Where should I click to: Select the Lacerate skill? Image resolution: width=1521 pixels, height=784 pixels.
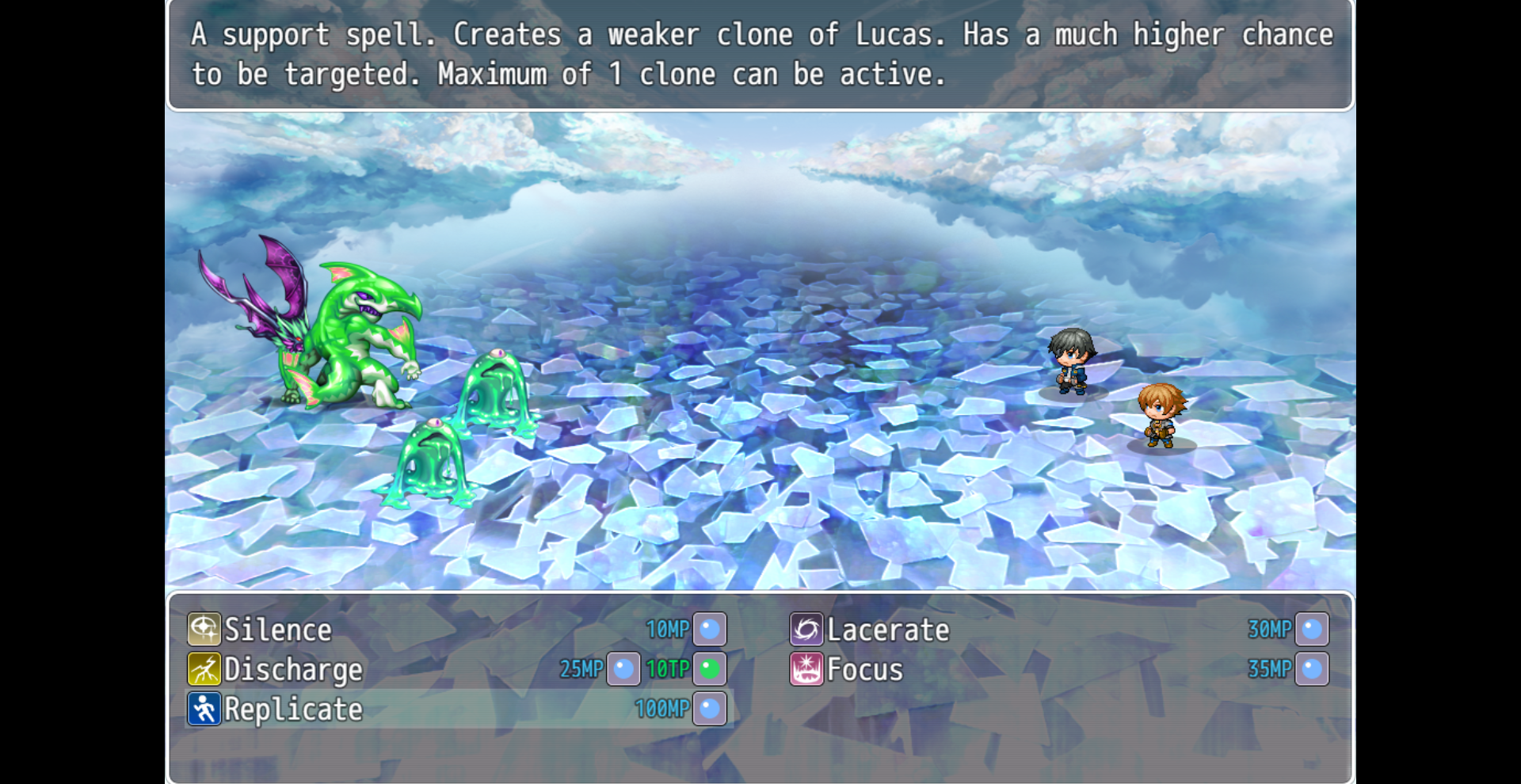(x=887, y=630)
